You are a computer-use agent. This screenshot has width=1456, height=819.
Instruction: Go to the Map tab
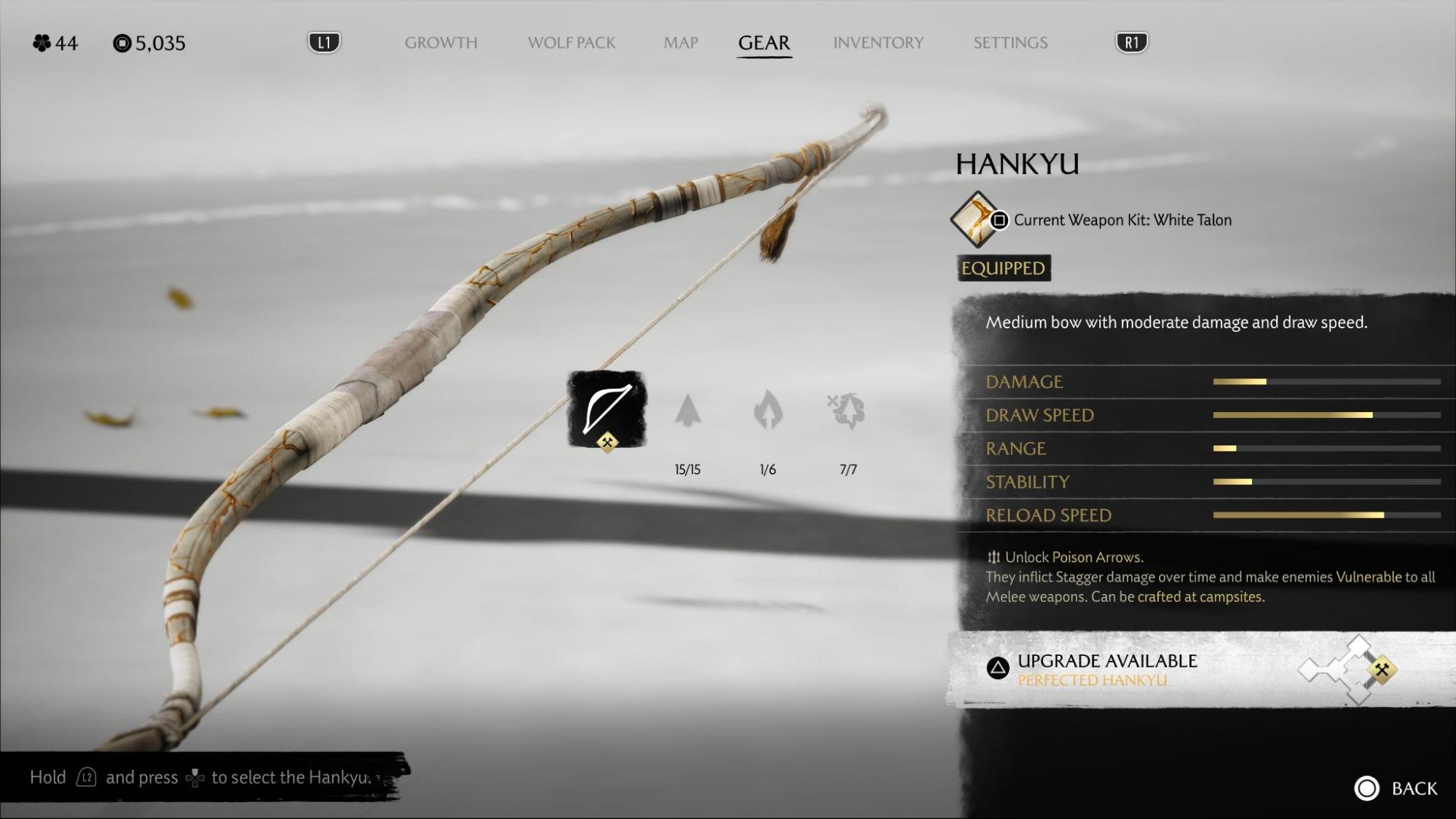680,43
